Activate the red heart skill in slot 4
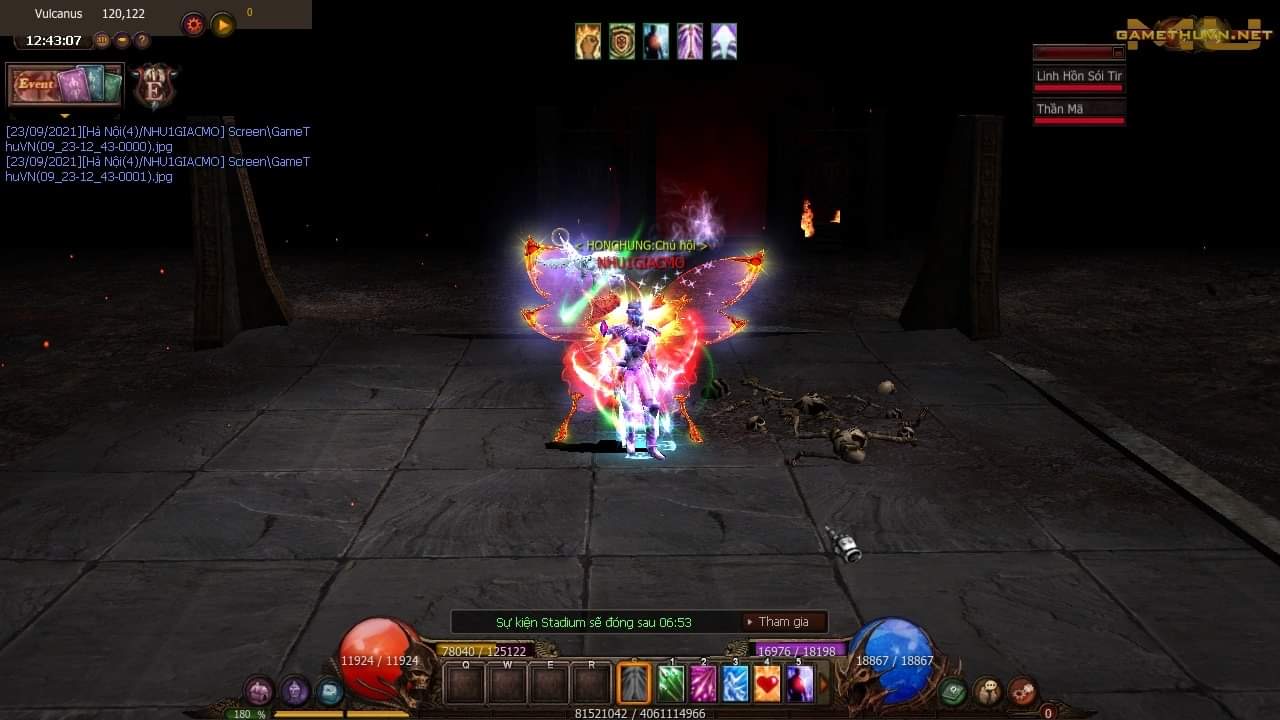The height and width of the screenshot is (720, 1280). click(767, 684)
